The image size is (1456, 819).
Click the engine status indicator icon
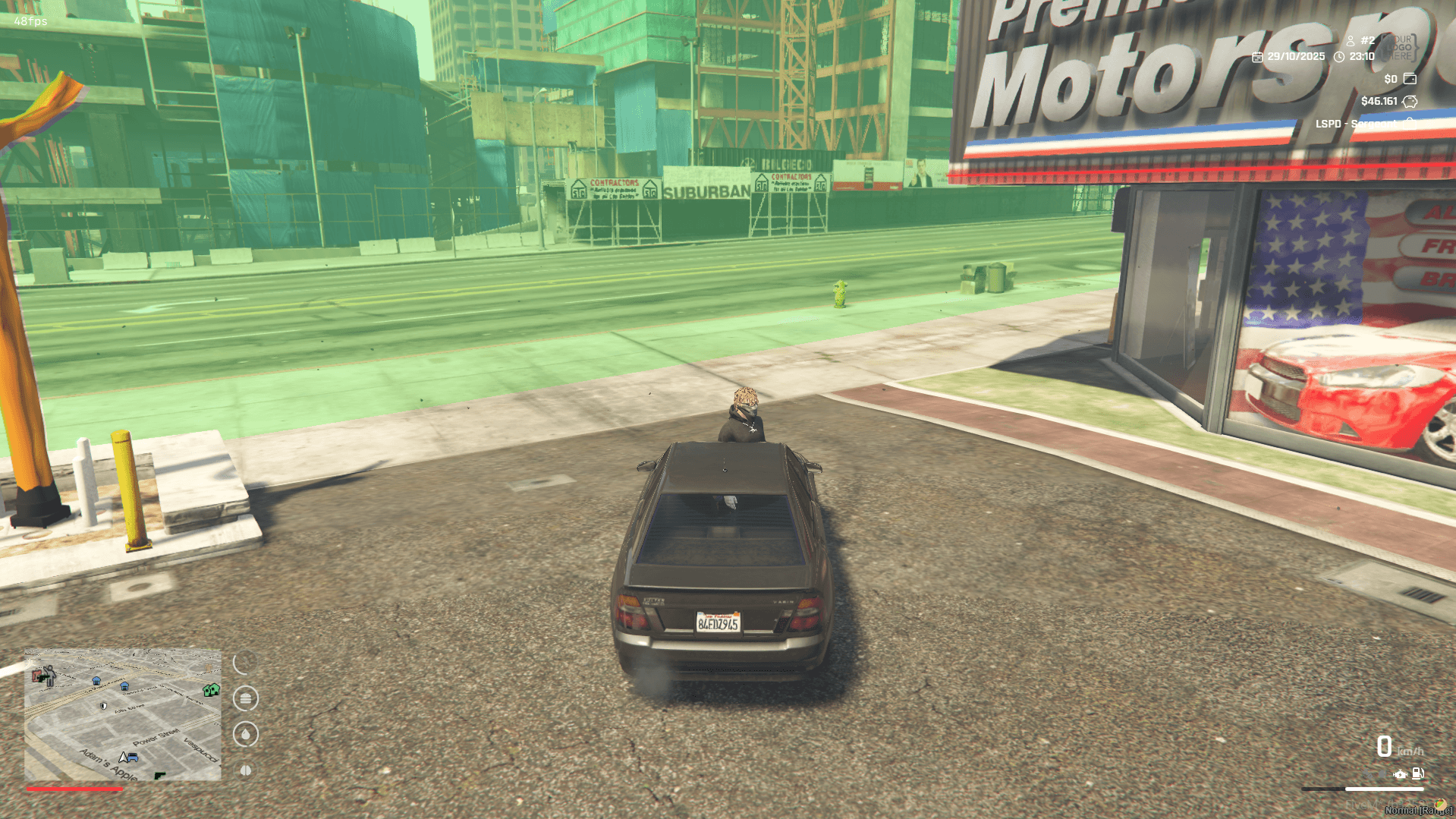1400,774
